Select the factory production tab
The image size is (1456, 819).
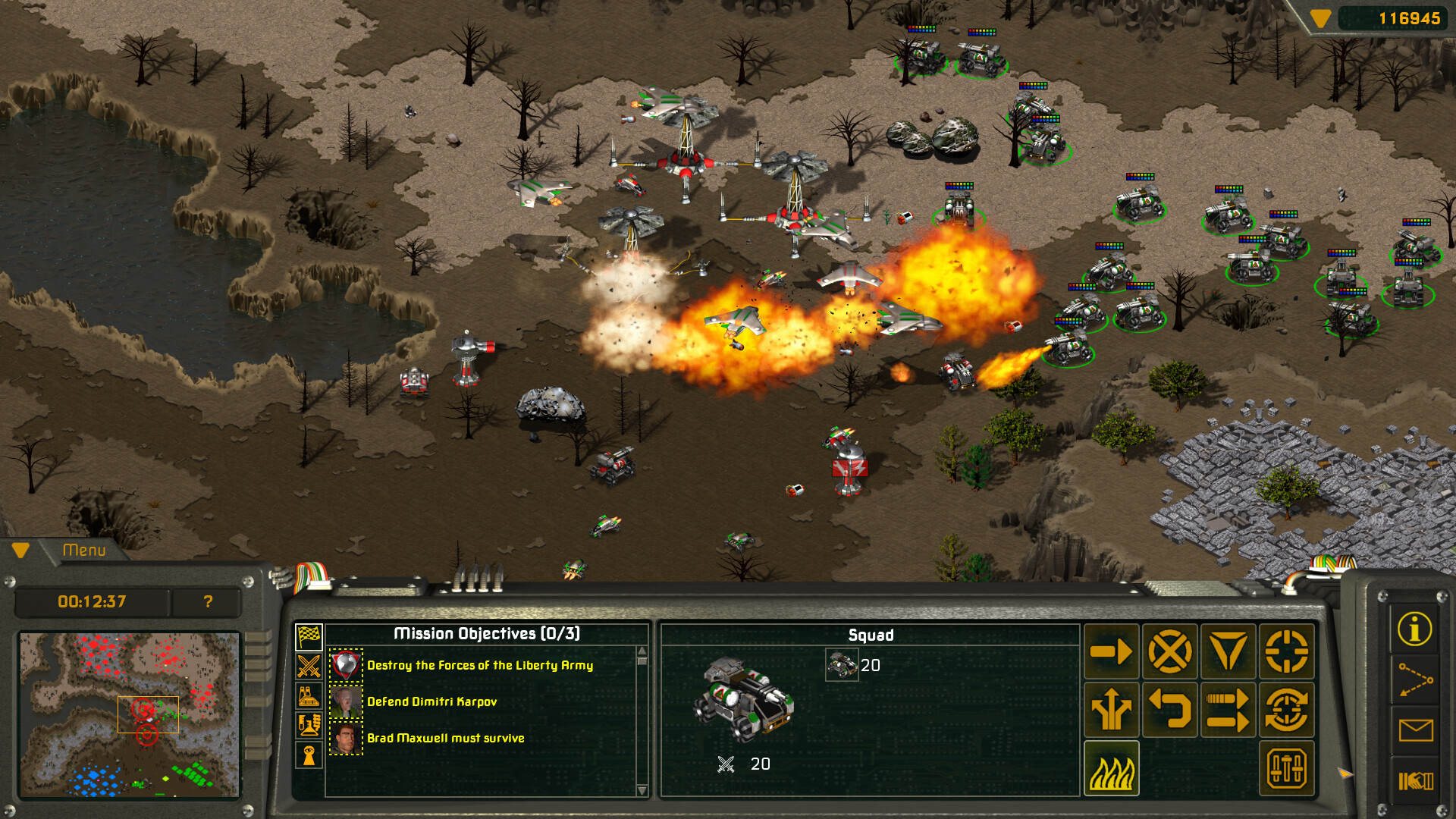tap(309, 695)
